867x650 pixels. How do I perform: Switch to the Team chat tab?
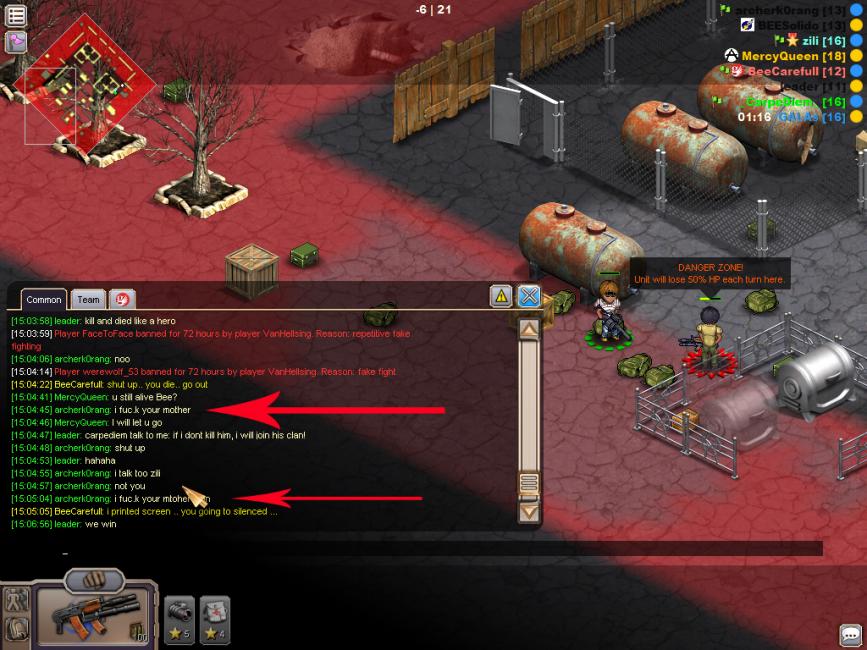click(x=89, y=299)
